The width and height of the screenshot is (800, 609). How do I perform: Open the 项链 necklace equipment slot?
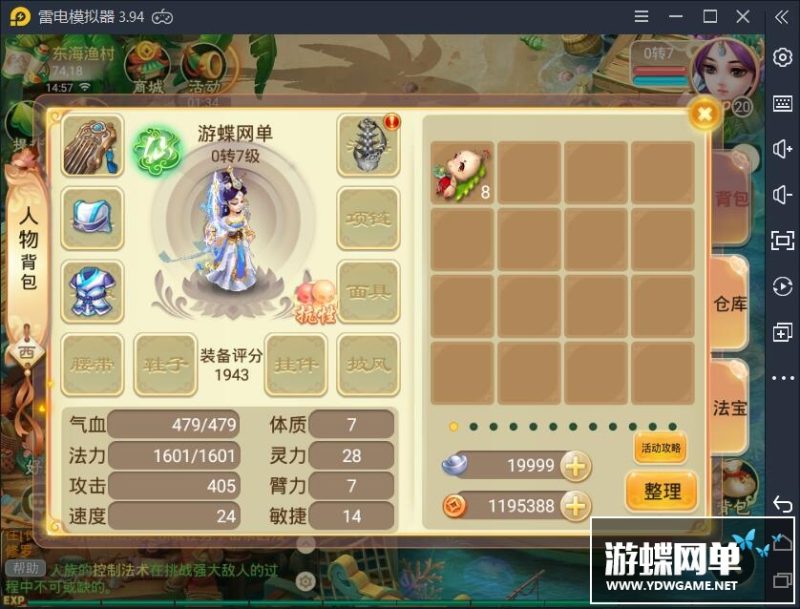pos(368,217)
